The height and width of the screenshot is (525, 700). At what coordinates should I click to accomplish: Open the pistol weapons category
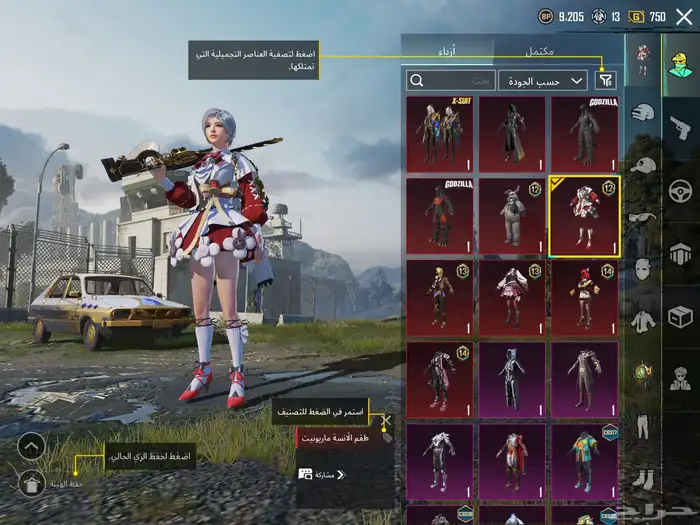[x=681, y=127]
